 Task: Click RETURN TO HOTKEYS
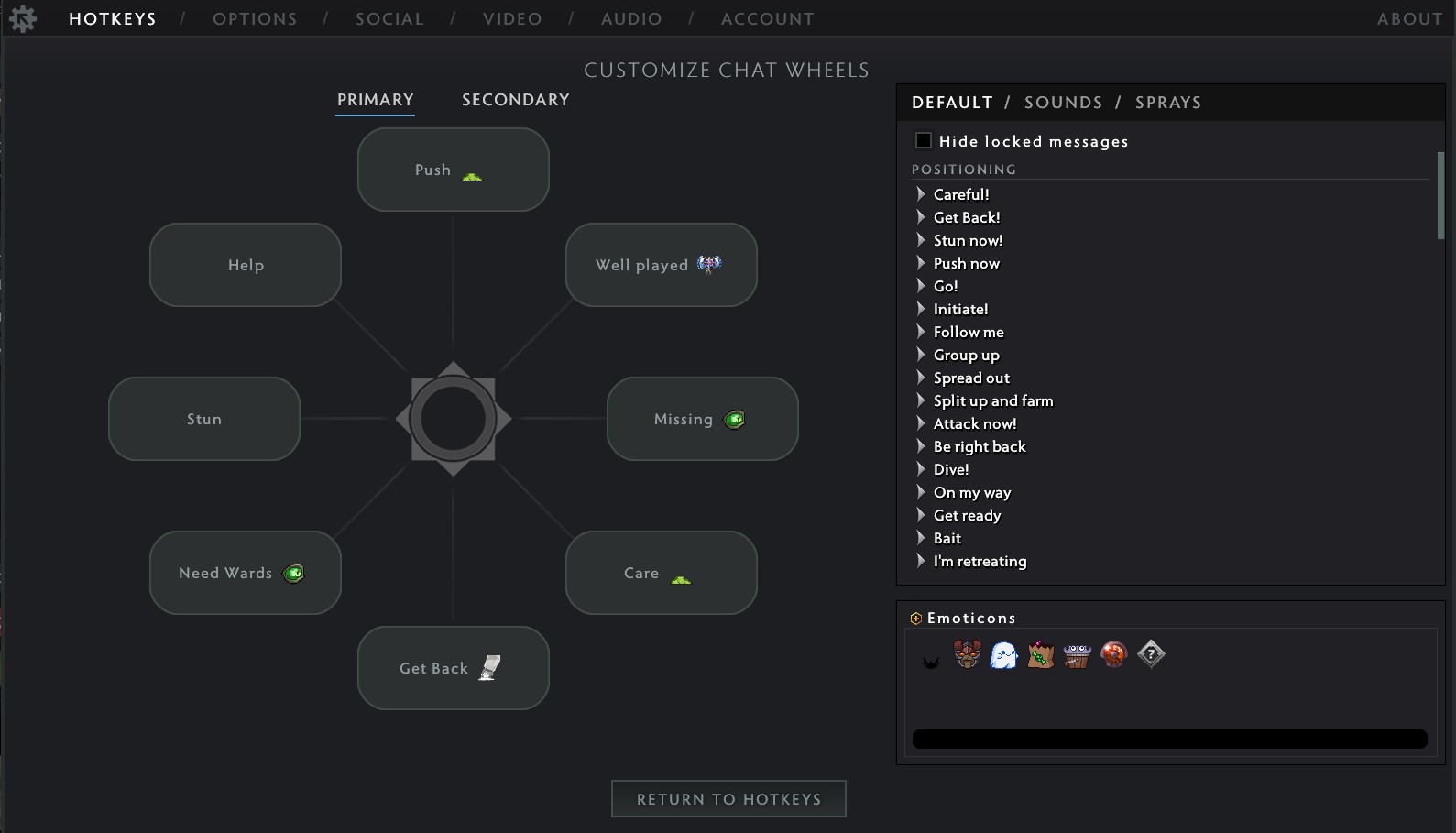(728, 798)
